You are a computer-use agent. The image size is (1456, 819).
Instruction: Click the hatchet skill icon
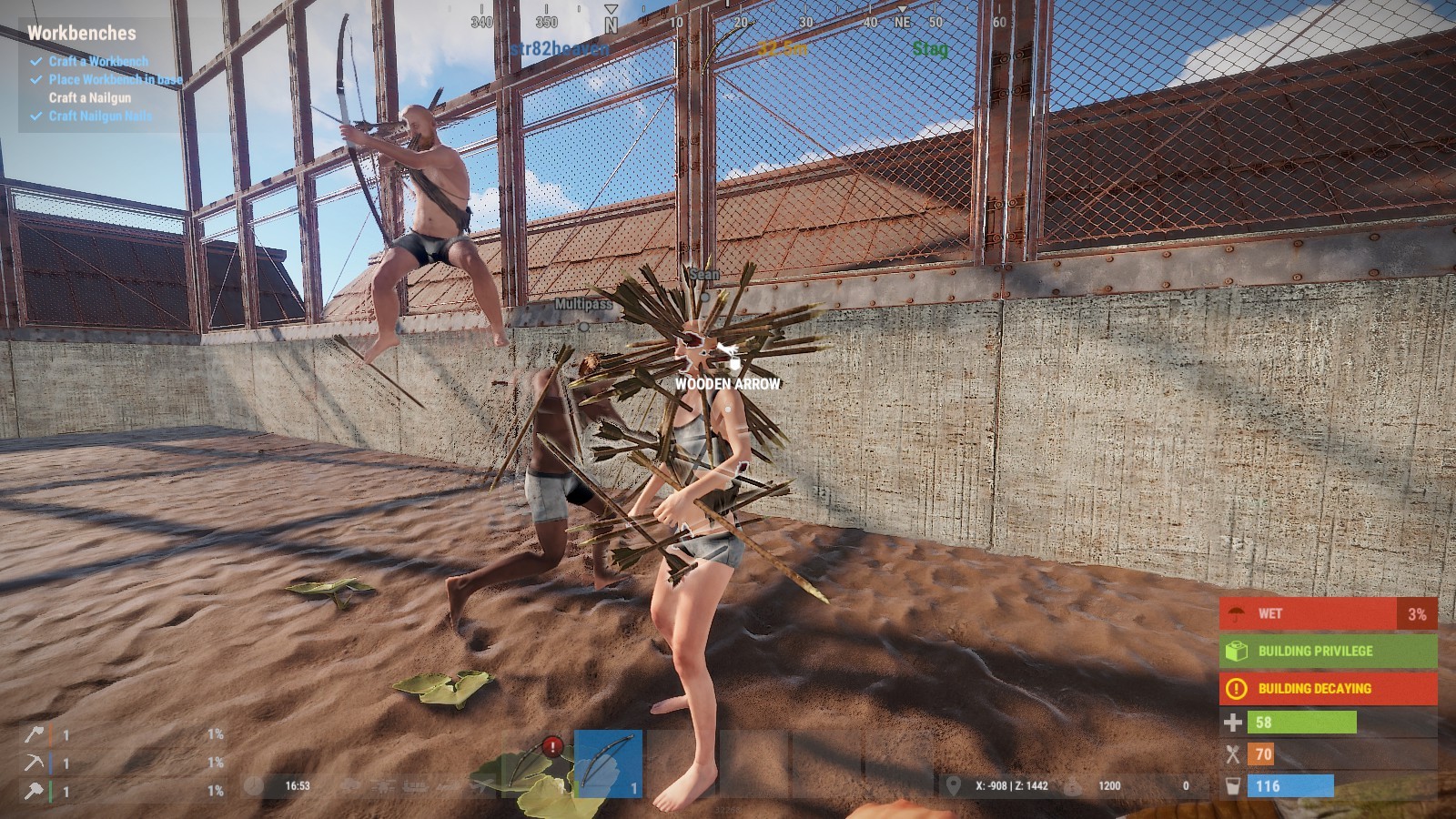coord(34,734)
